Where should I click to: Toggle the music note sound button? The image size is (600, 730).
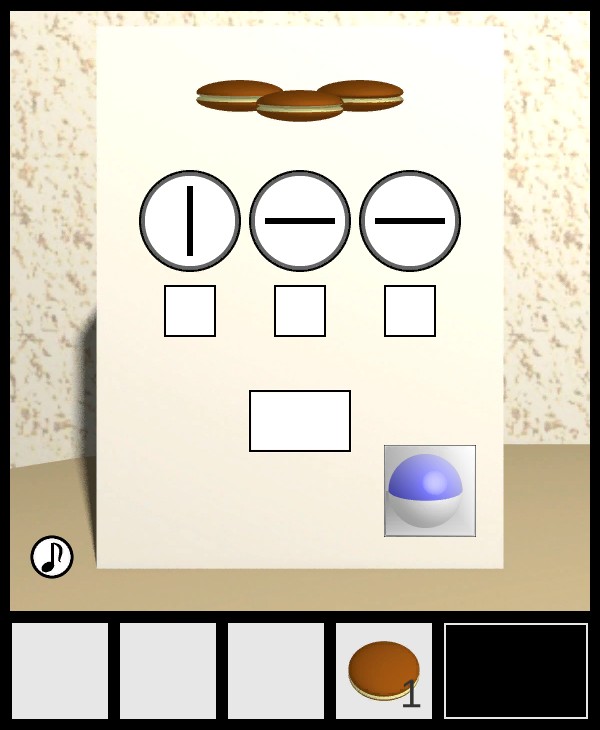click(x=52, y=557)
